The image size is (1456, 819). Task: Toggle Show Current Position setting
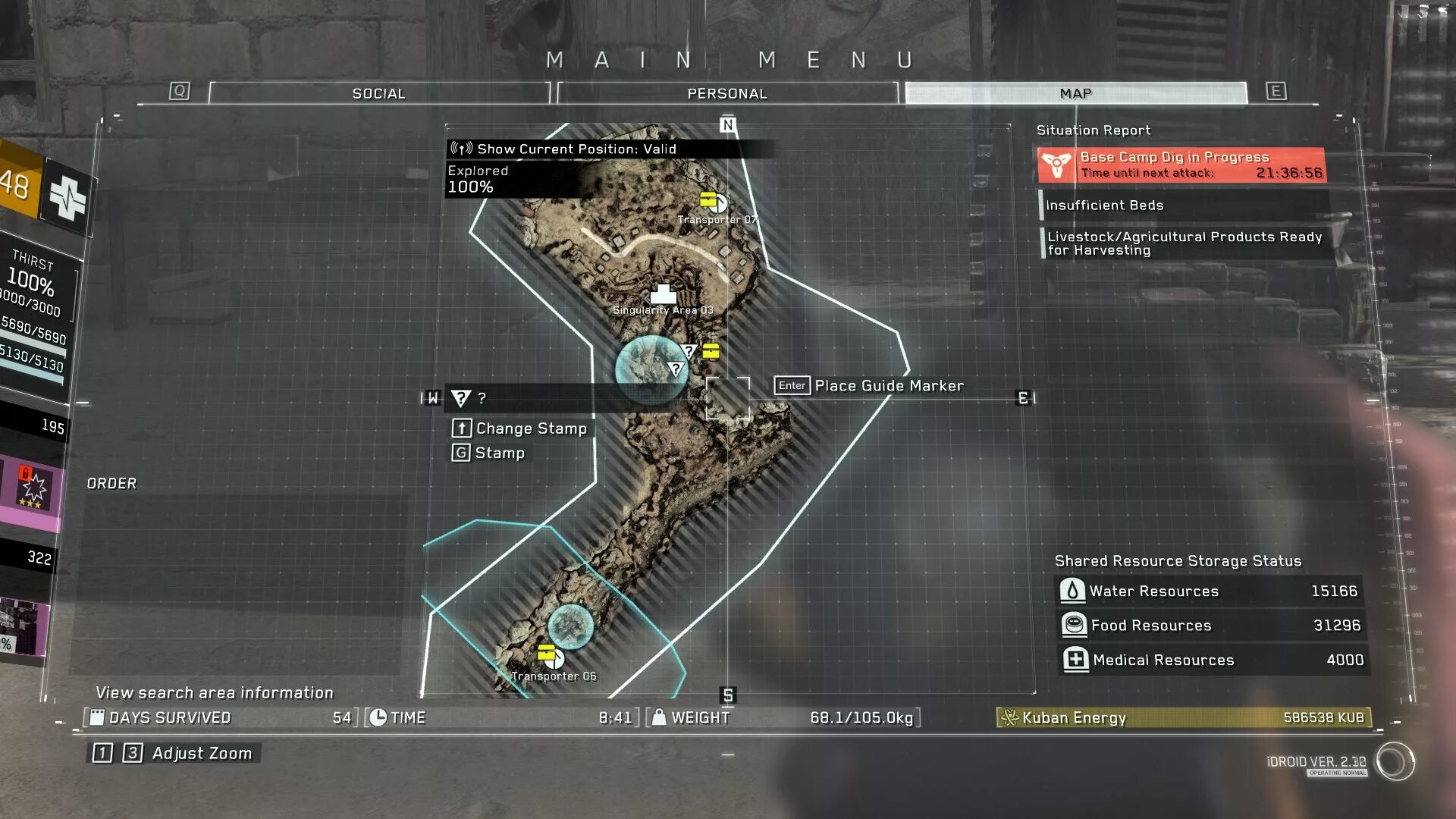pos(576,149)
